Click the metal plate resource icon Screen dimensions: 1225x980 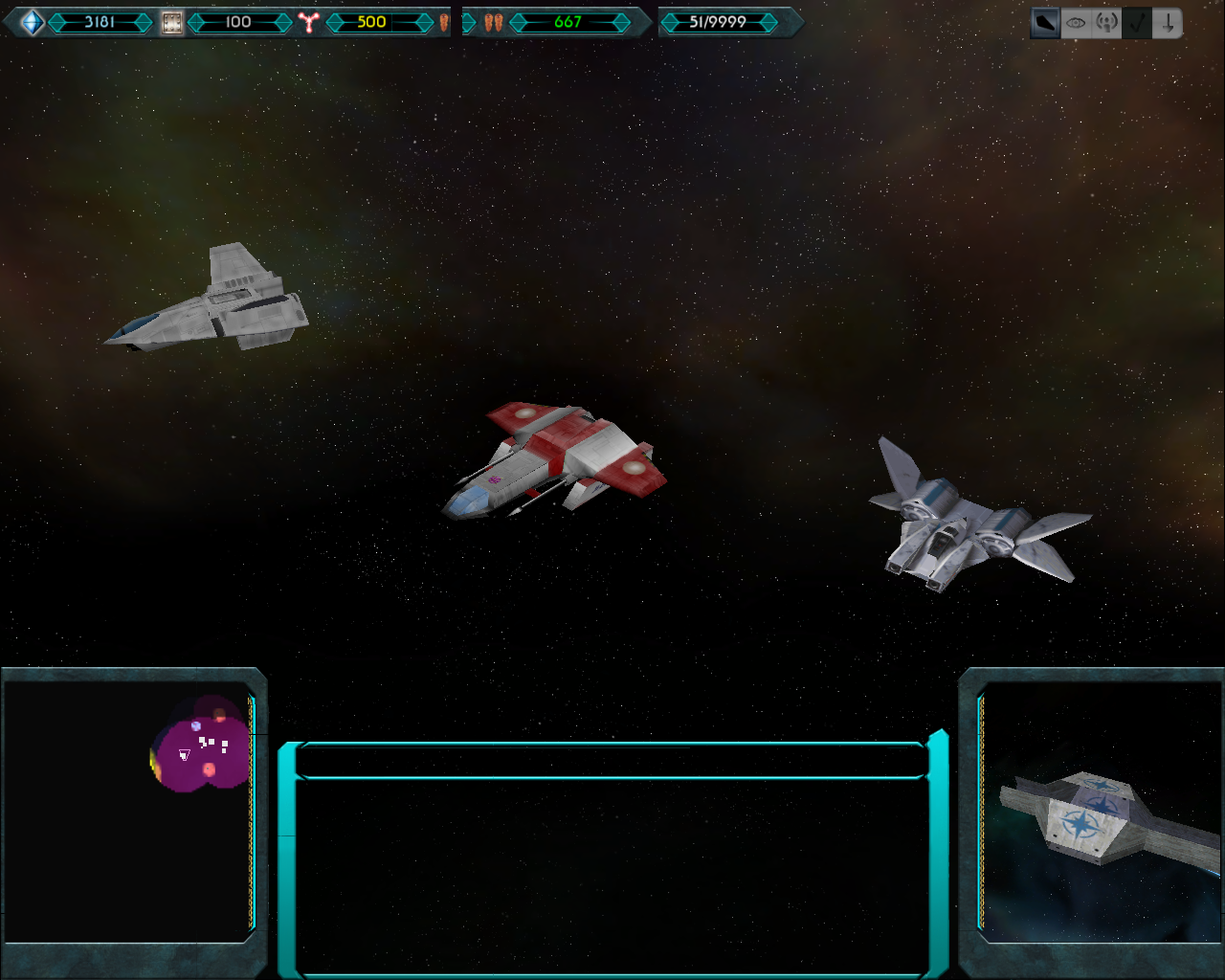tap(171, 22)
